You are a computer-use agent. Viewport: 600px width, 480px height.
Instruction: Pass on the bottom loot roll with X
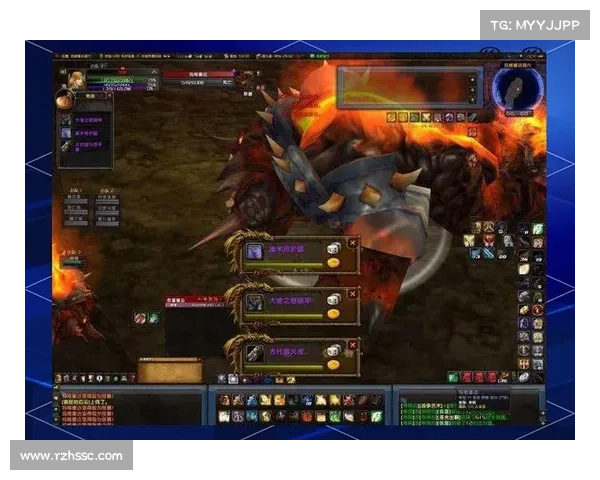352,346
